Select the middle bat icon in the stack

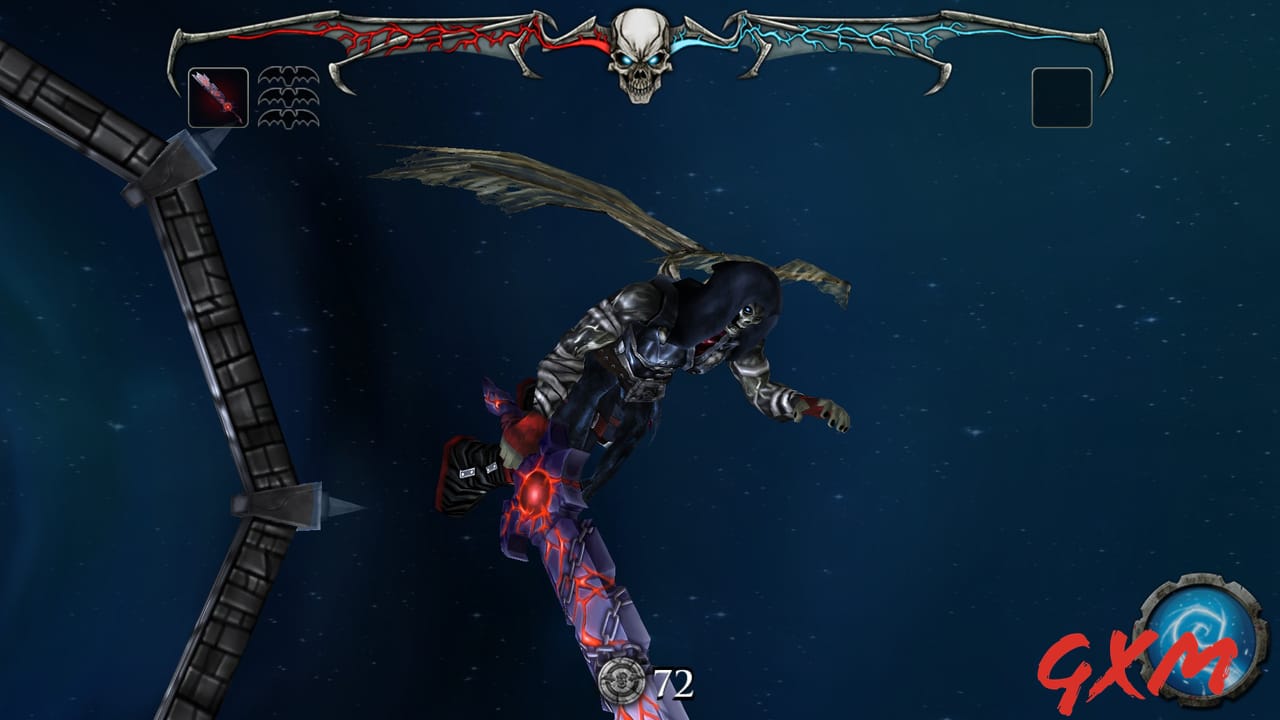point(287,97)
